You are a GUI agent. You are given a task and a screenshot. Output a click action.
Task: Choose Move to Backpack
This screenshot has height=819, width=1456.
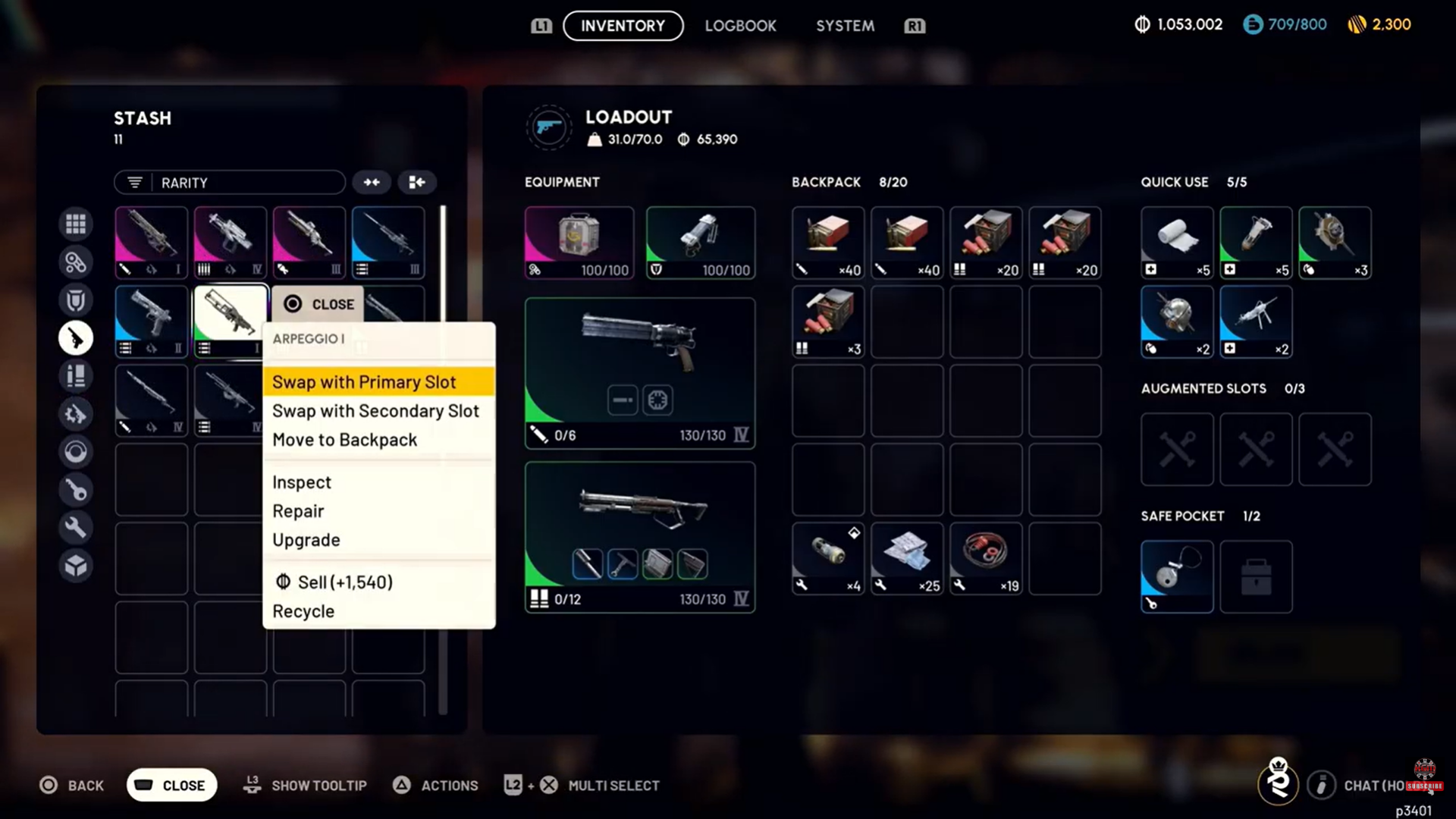[344, 440]
